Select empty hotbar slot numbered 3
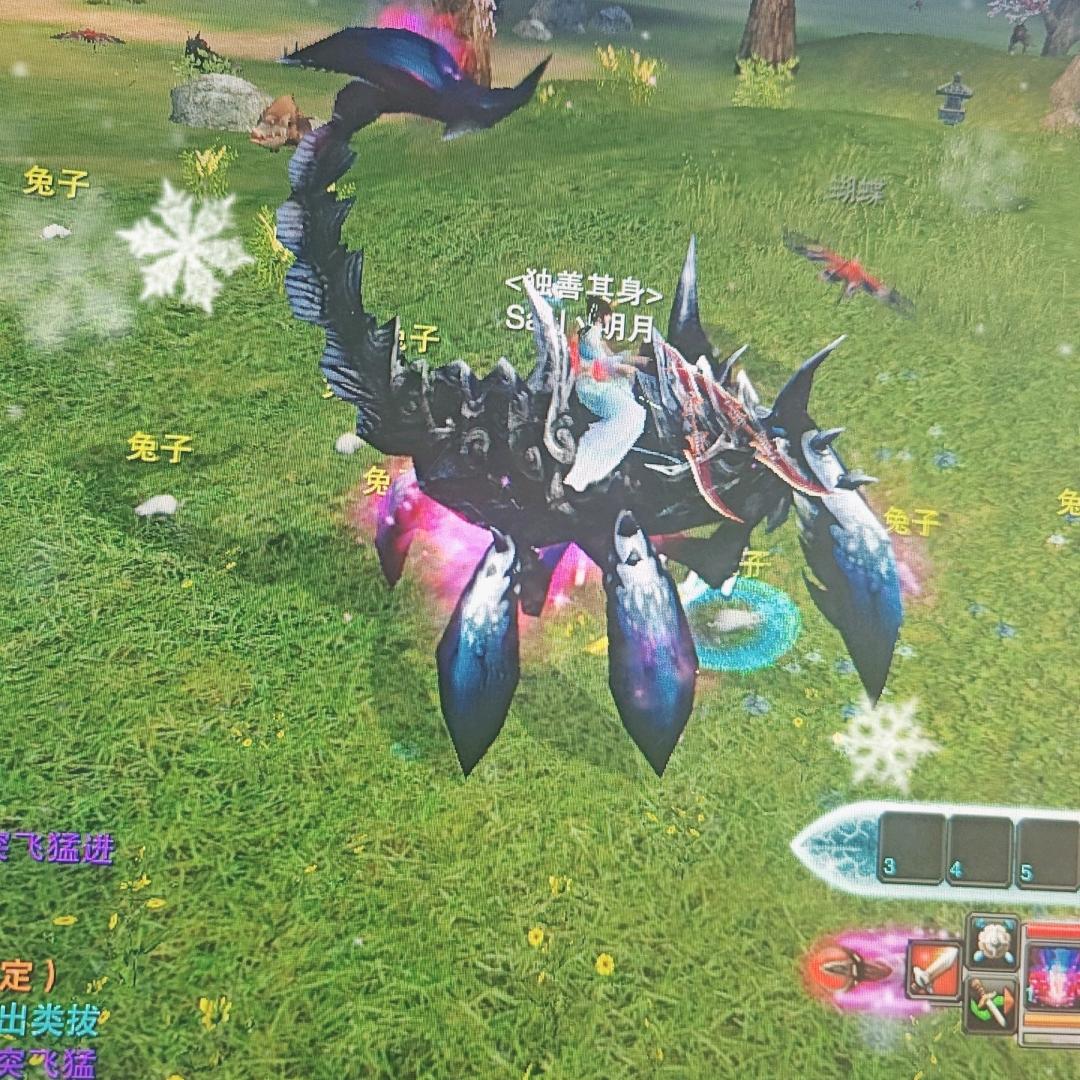The image size is (1080, 1080). pos(911,847)
